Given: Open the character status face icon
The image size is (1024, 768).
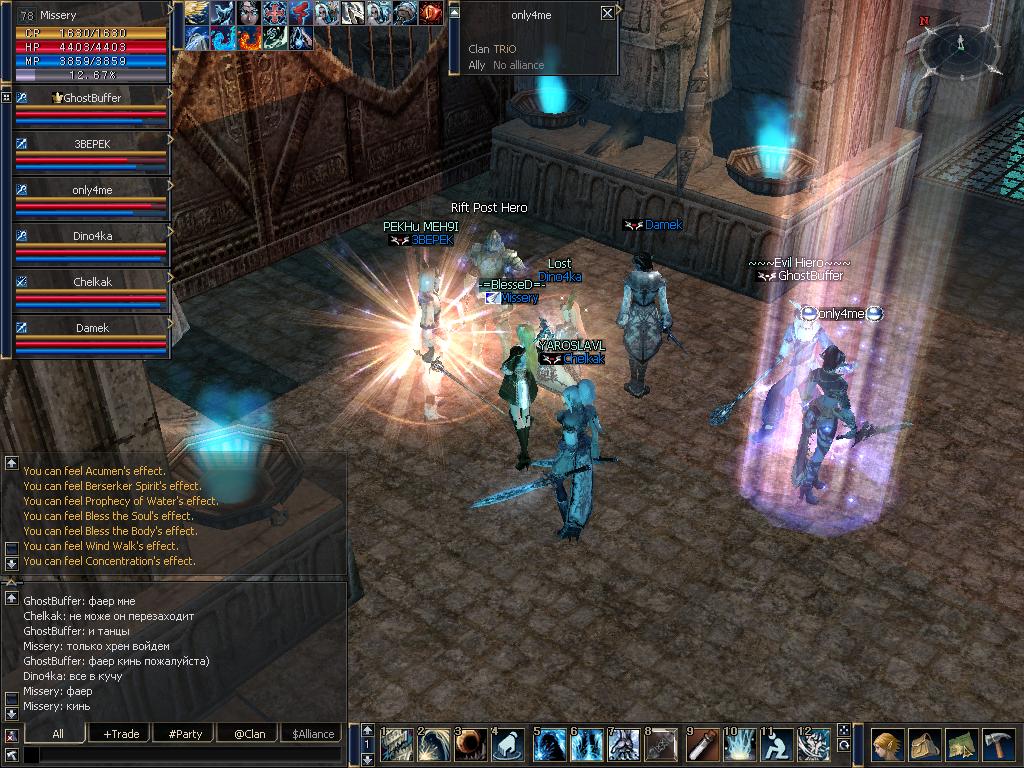Looking at the screenshot, I should tap(886, 745).
